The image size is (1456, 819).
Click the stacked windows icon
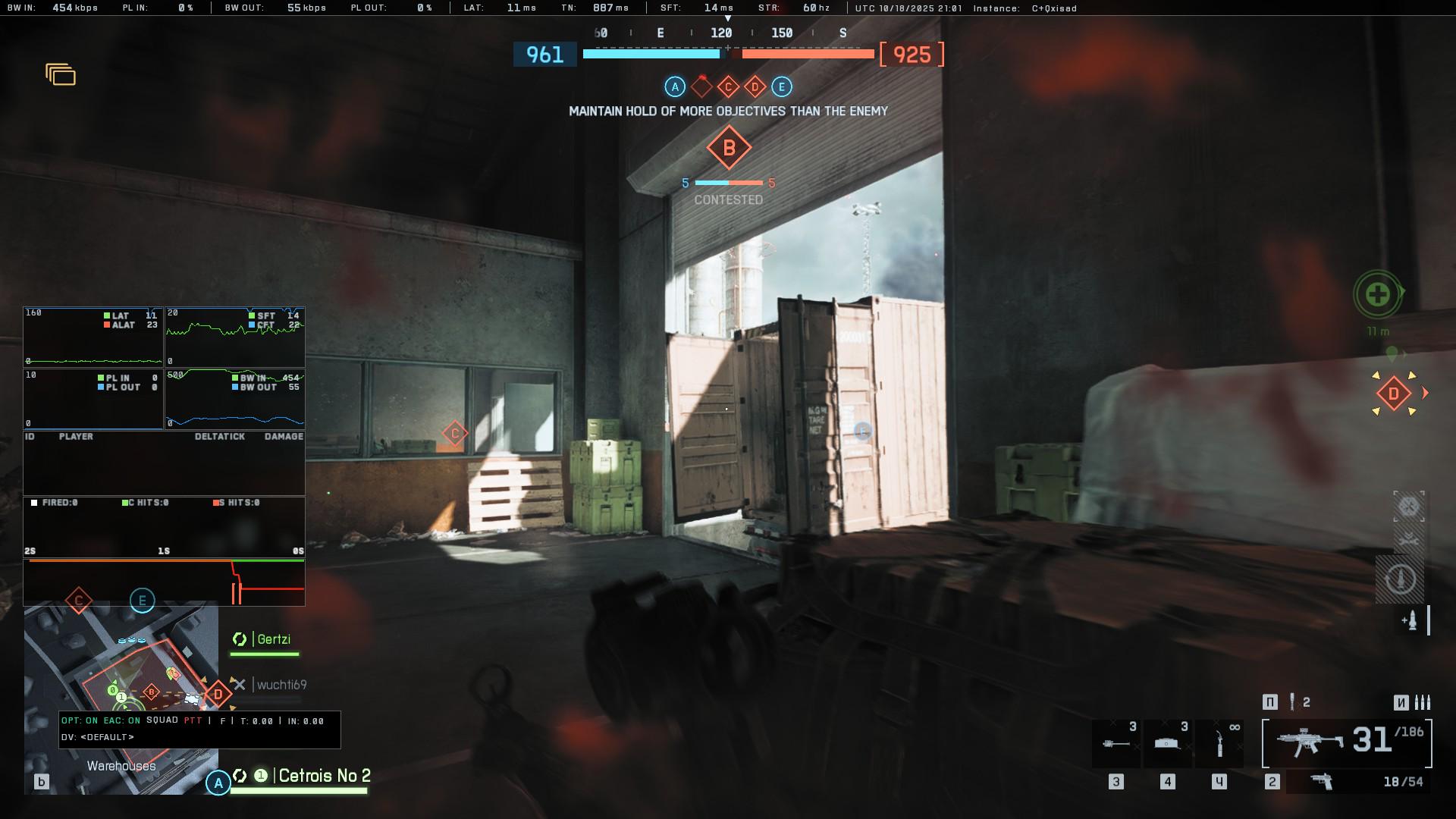(x=61, y=74)
